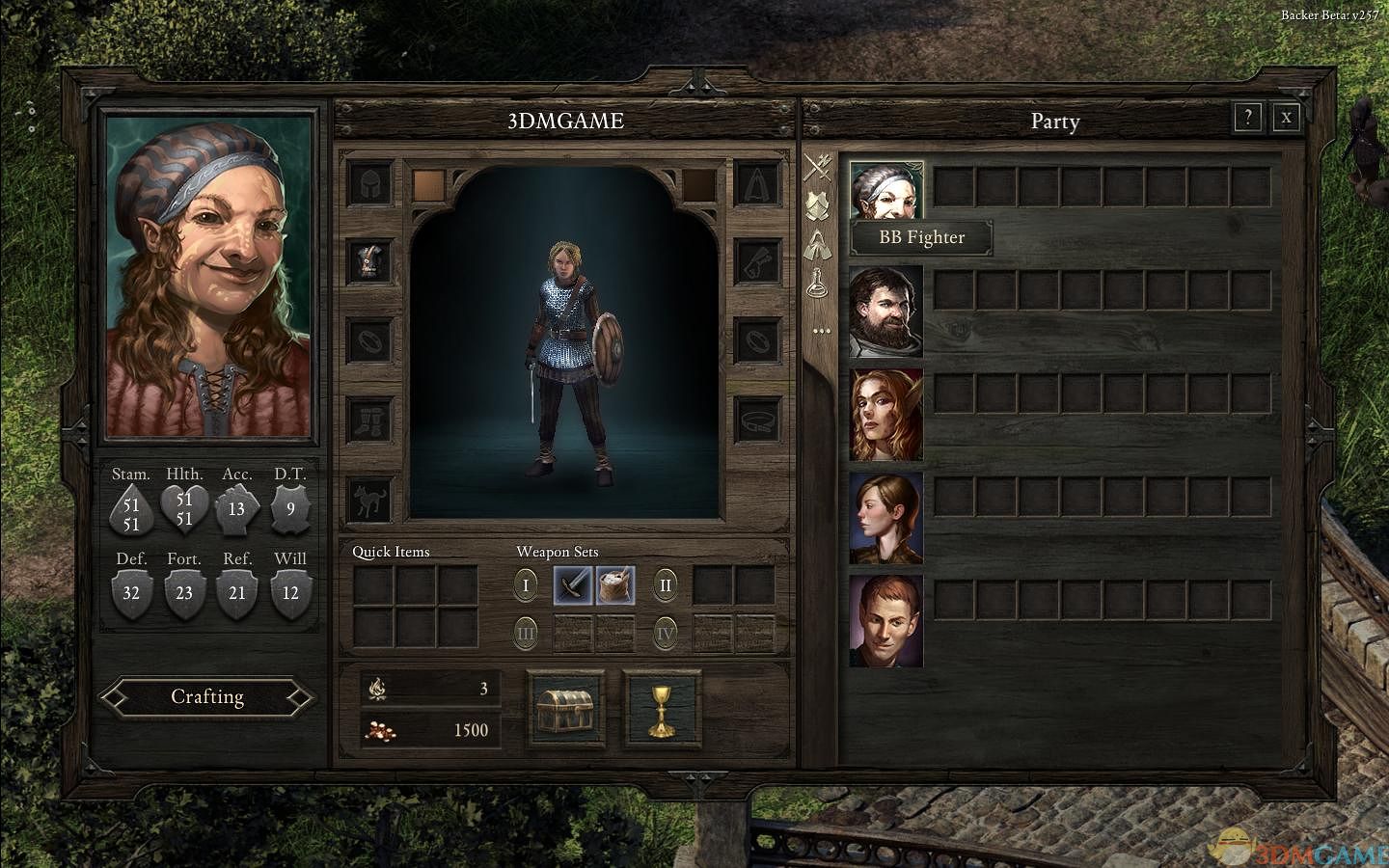Image resolution: width=1389 pixels, height=868 pixels.
Task: Close the inventory window with X
Action: click(1286, 118)
